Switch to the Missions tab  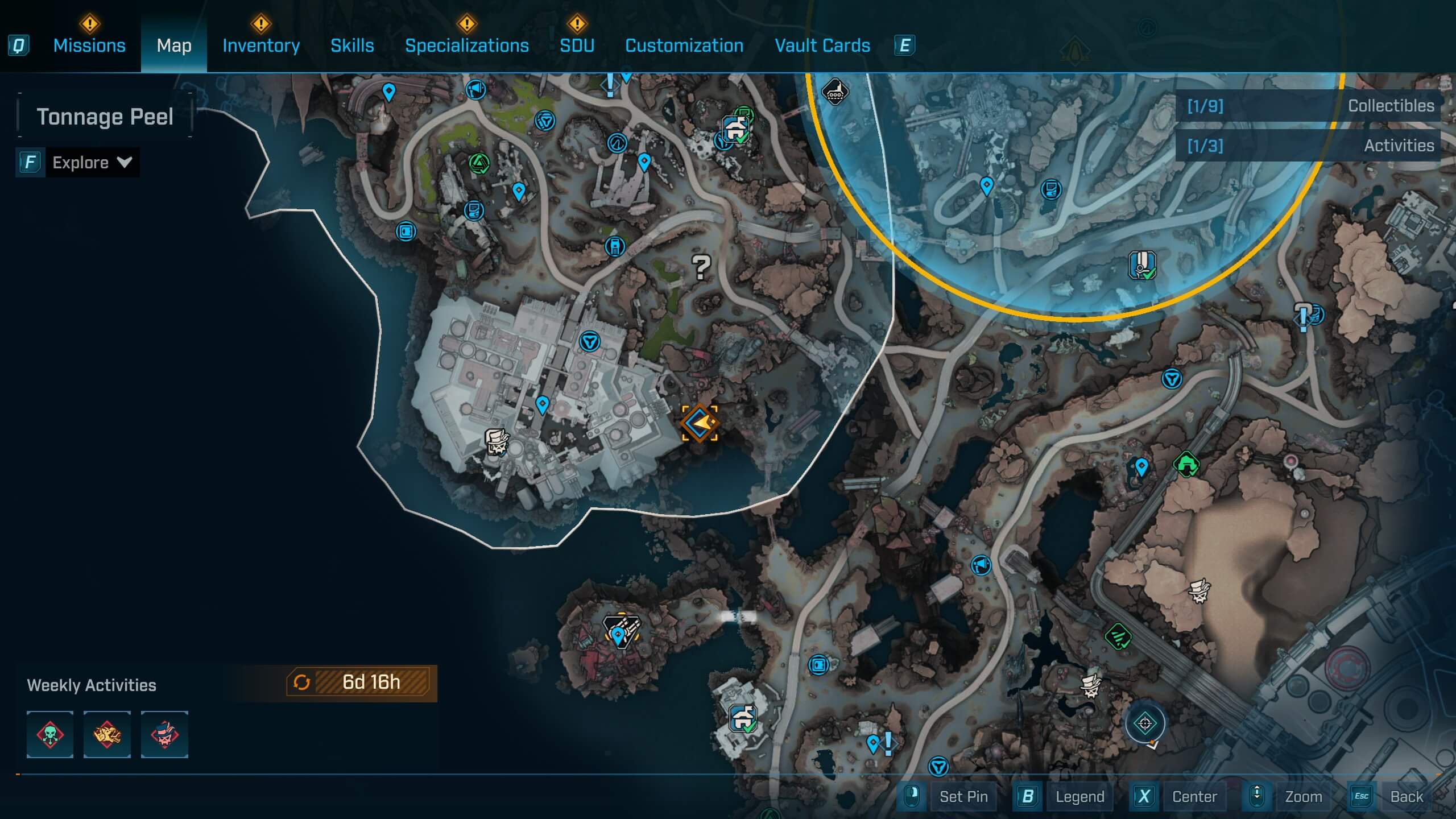[x=89, y=45]
